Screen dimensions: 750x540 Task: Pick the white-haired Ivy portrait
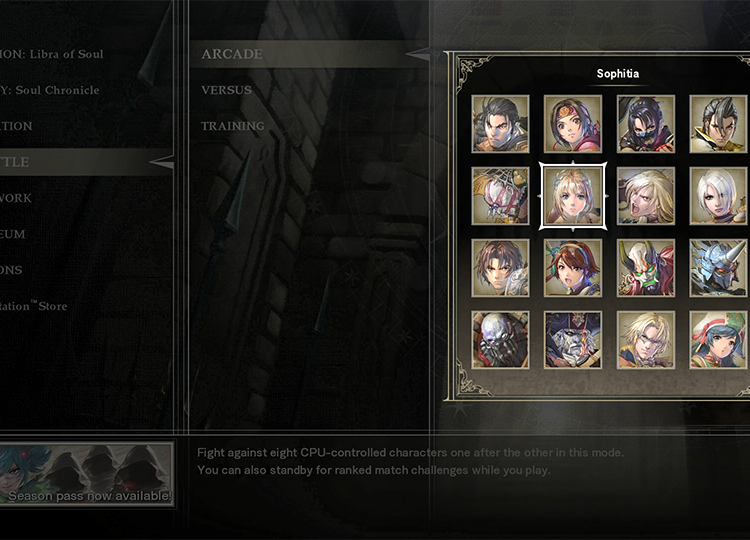click(x=718, y=196)
